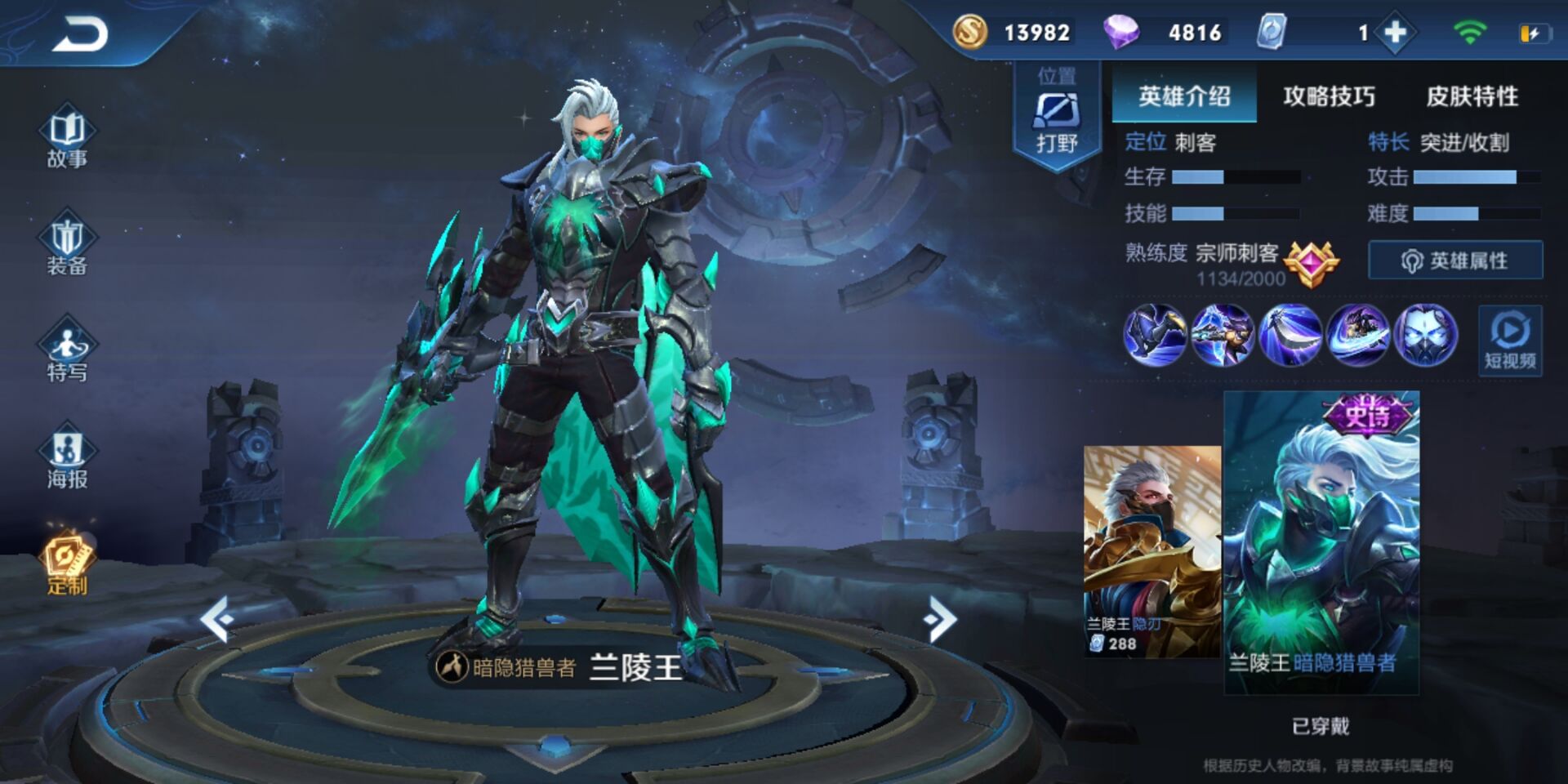Open the 故事 story section
This screenshot has height=784, width=1568.
point(67,136)
